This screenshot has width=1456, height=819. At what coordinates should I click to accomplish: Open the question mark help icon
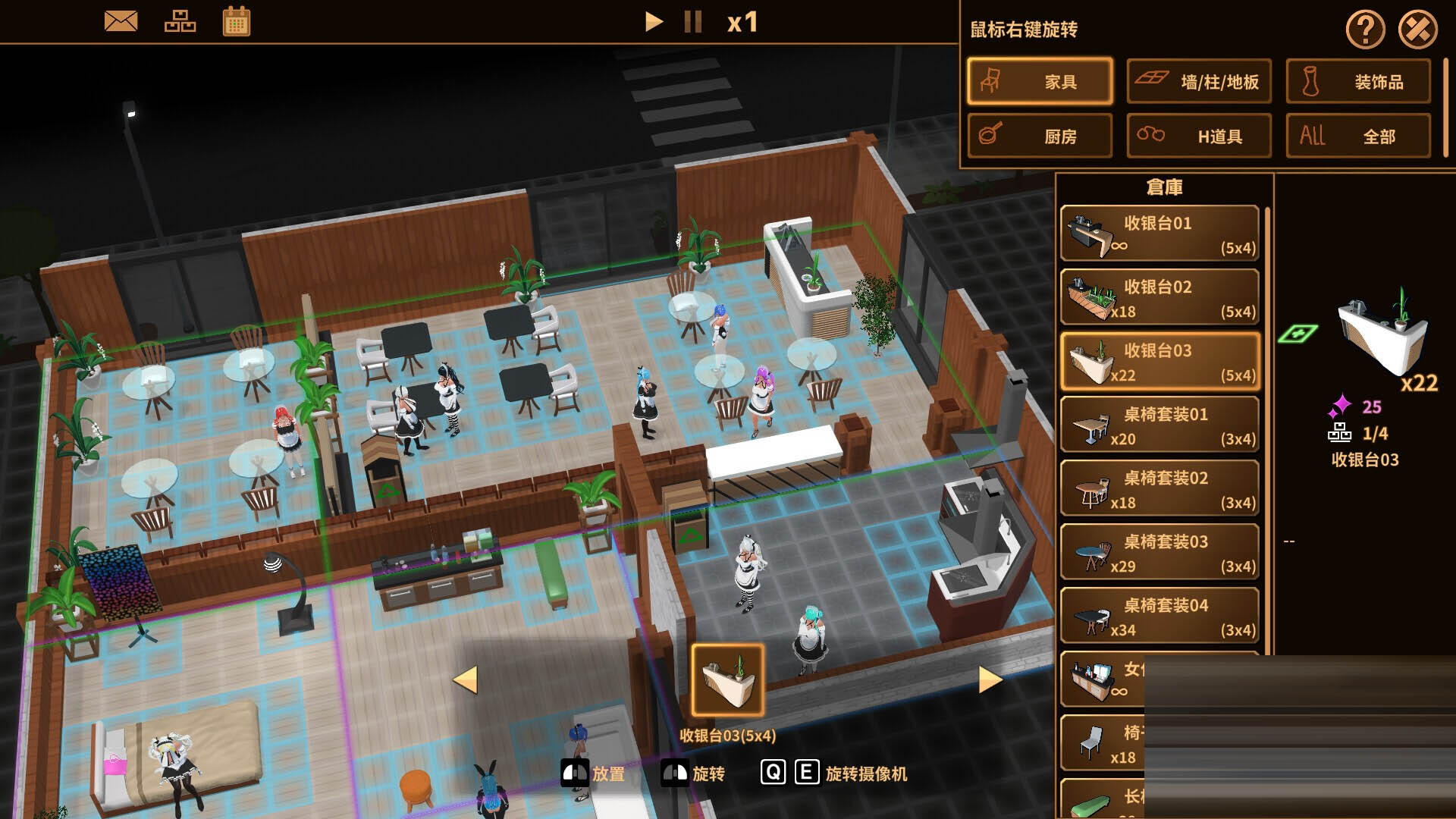(1366, 30)
